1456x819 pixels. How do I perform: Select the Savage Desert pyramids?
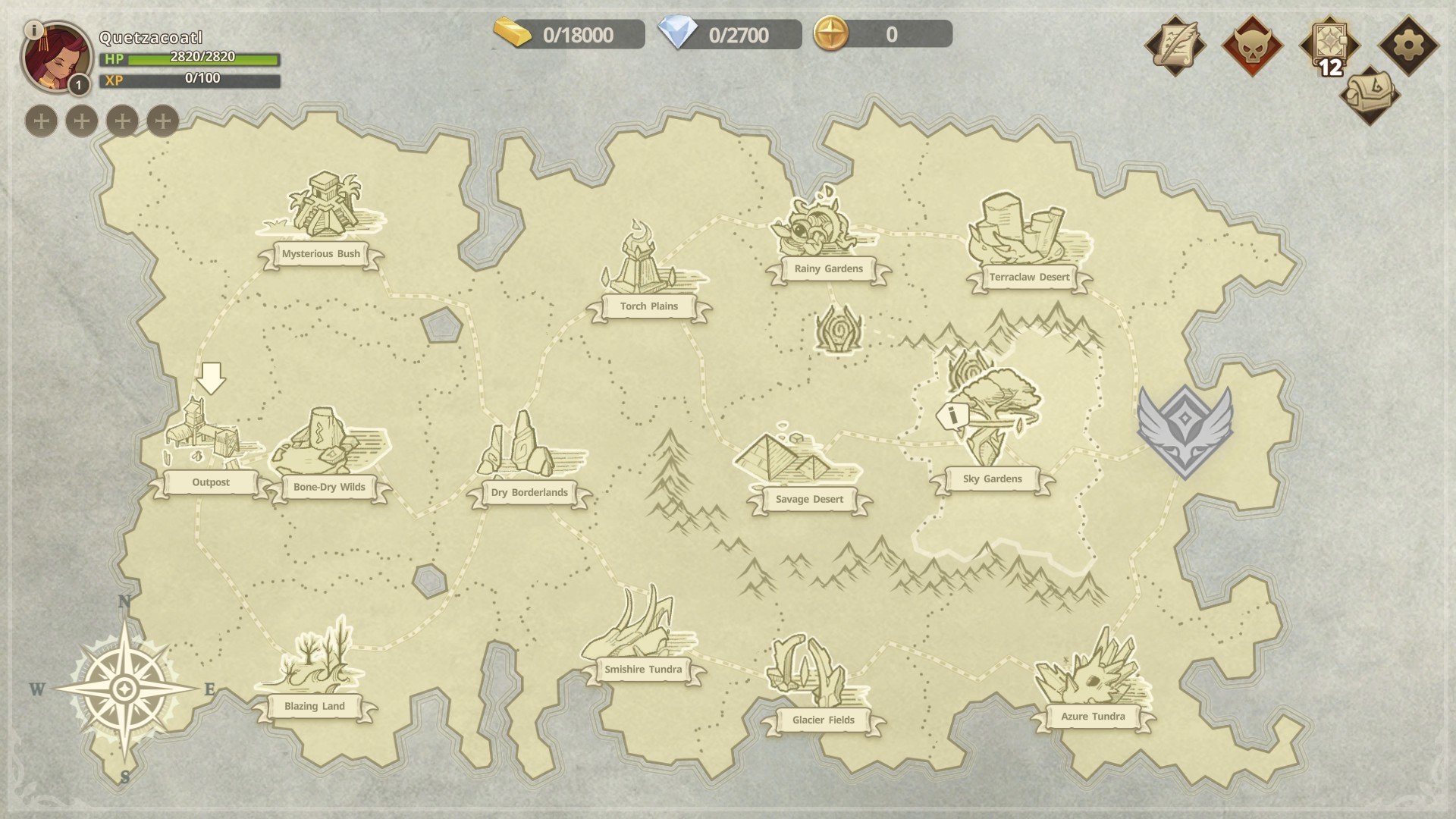point(796,459)
